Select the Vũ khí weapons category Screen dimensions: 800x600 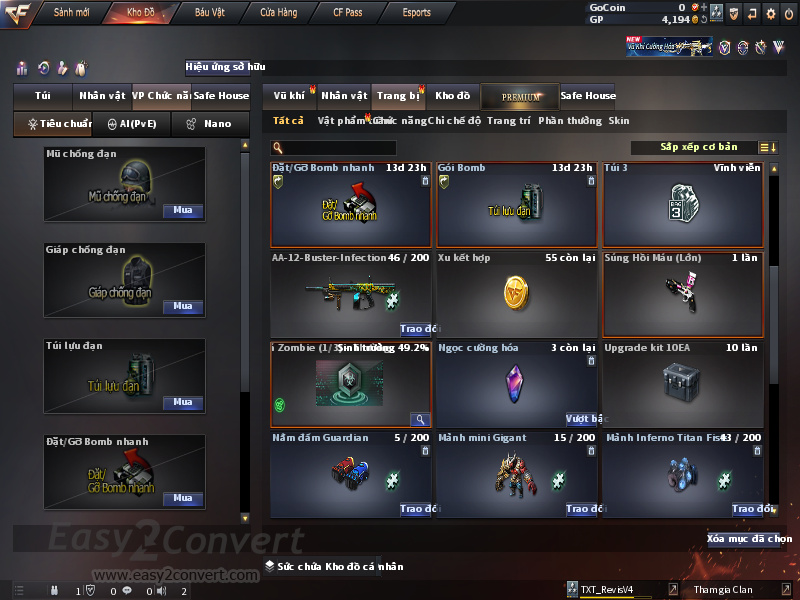289,96
